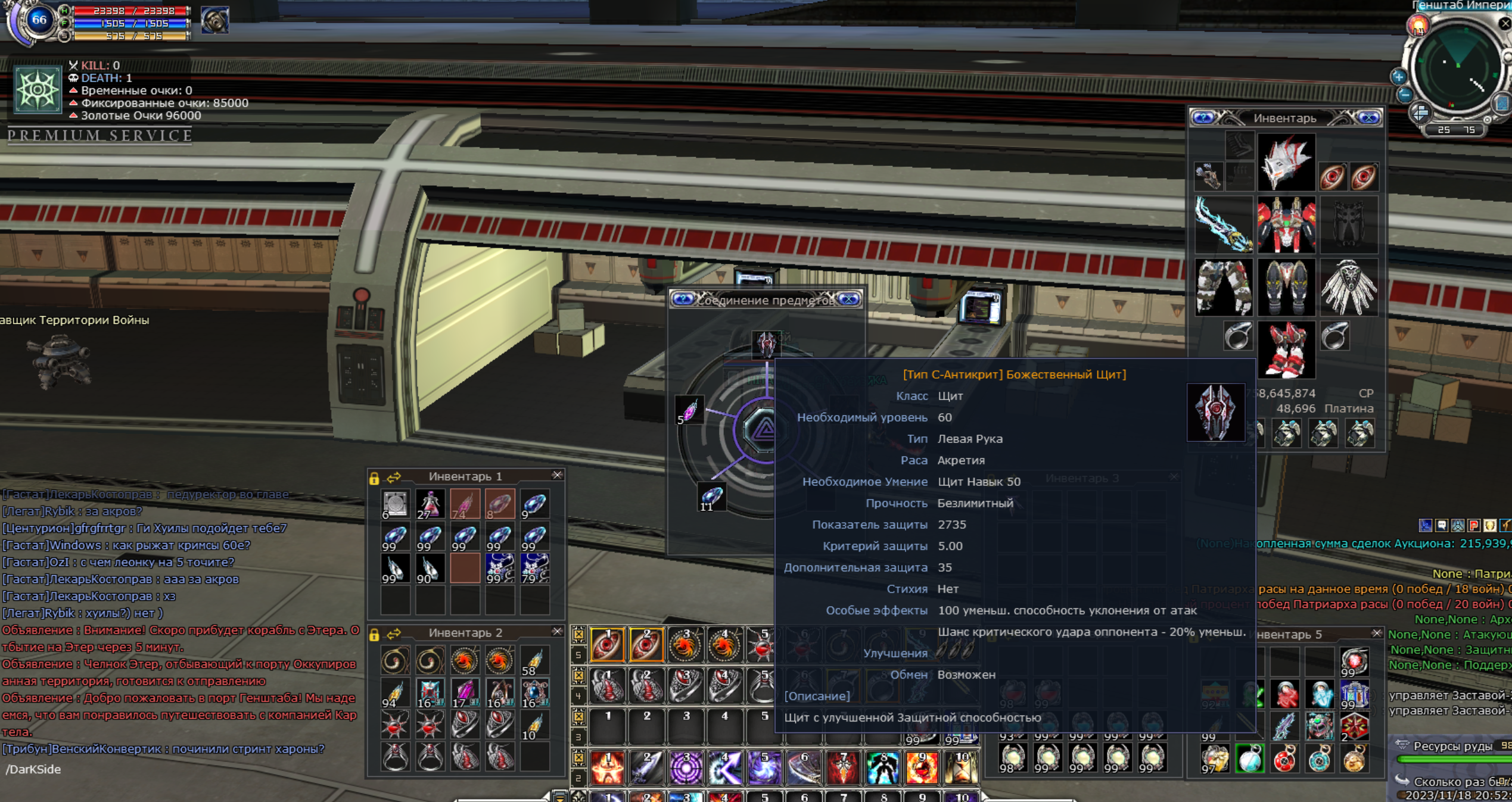Image resolution: width=1512 pixels, height=802 pixels.
Task: Click the equipped lightning sword weapon slot
Action: point(1223,225)
